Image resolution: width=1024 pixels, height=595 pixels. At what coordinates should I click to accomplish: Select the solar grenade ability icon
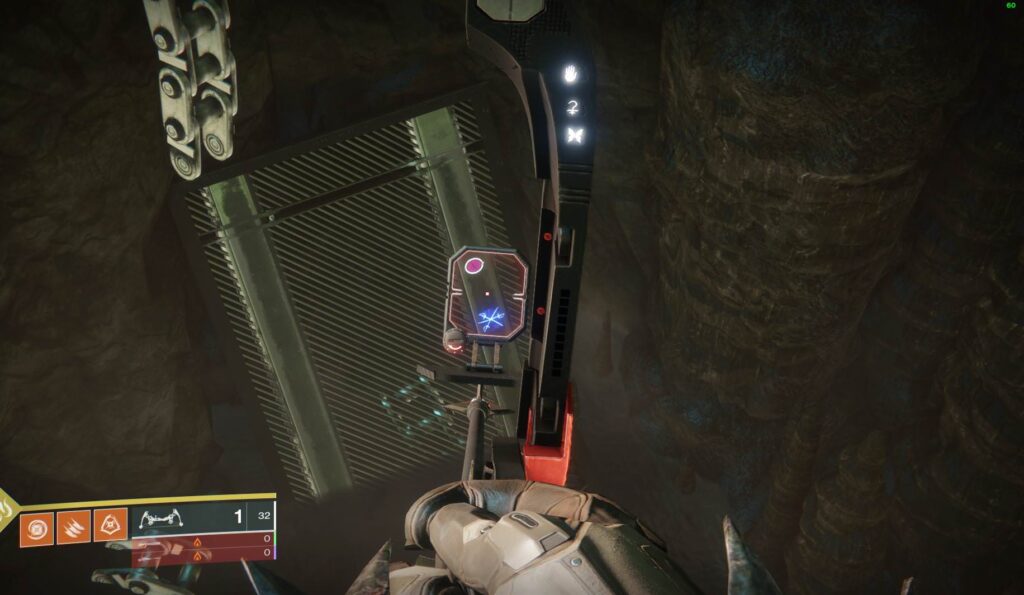pos(37,527)
